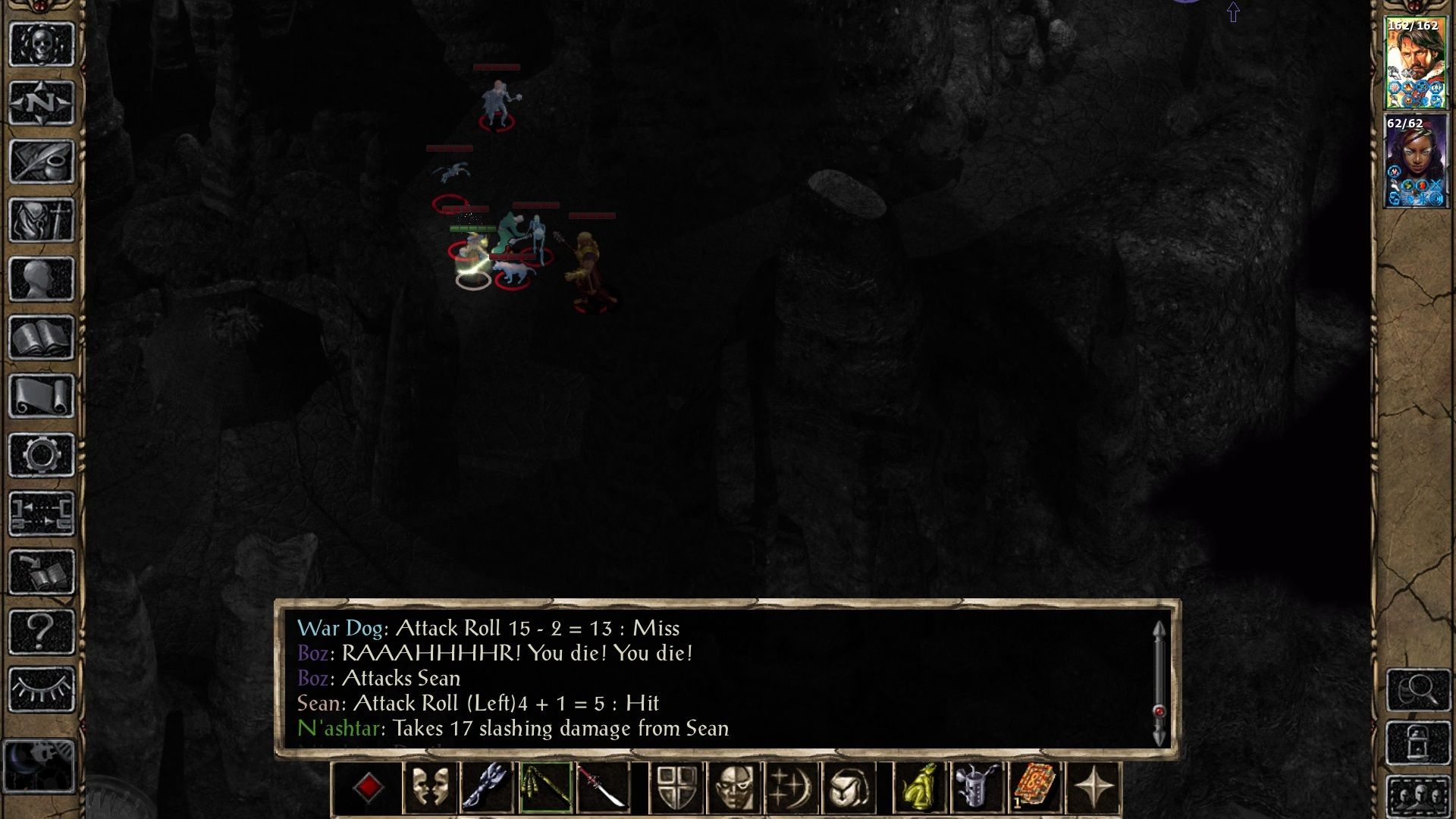The width and height of the screenshot is (1456, 819).
Task: Click the quick save book button
Action: tap(42, 573)
